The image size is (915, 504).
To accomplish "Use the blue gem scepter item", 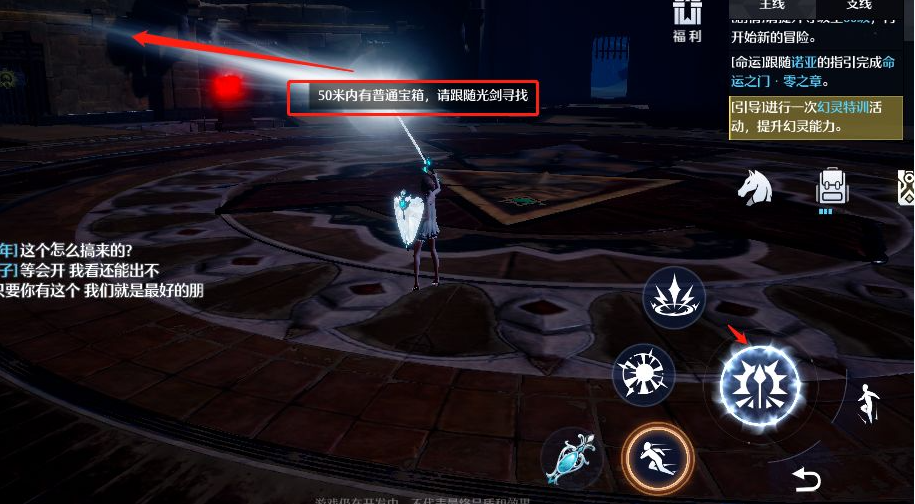I will point(571,462).
